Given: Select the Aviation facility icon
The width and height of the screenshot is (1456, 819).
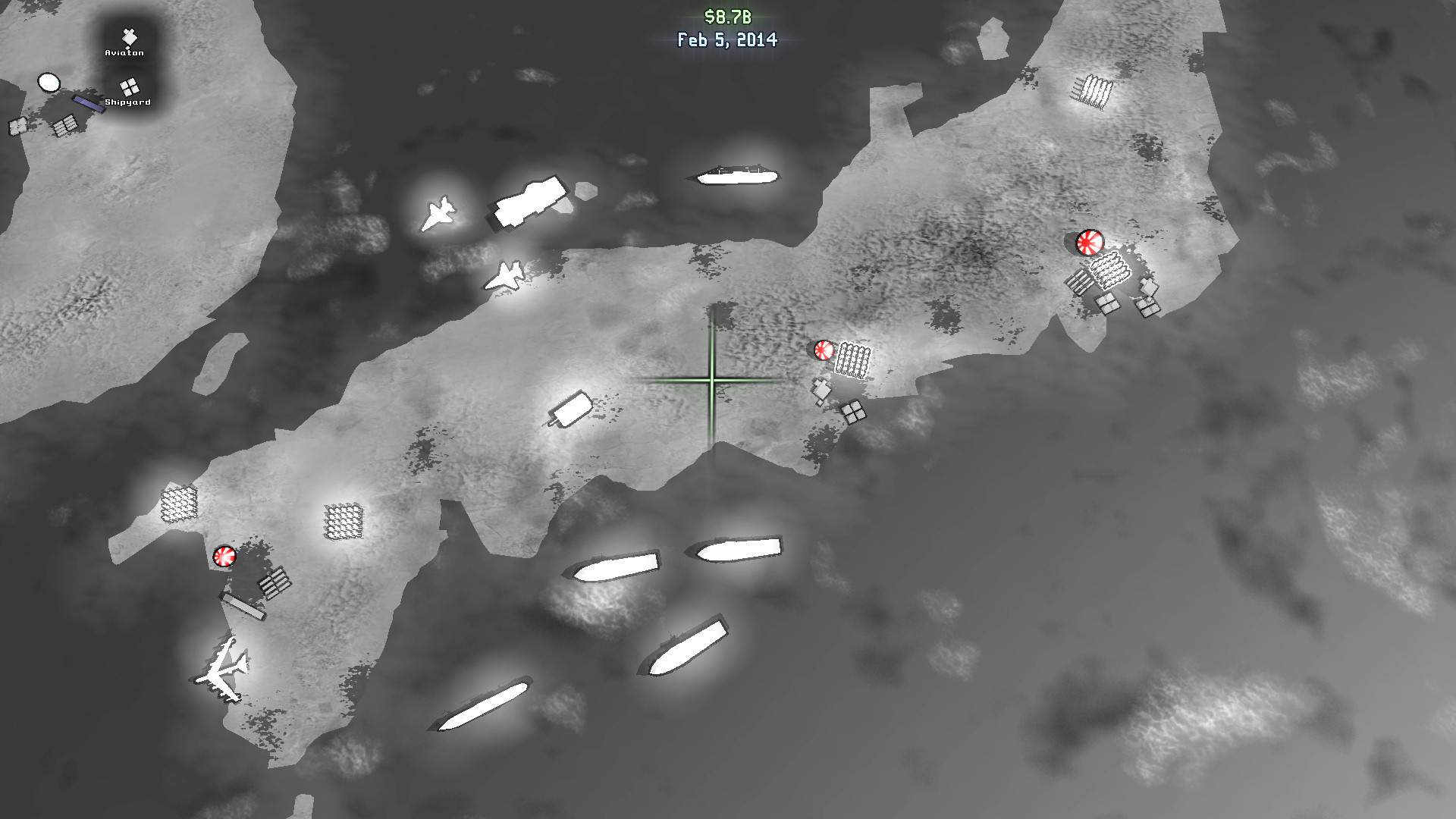Looking at the screenshot, I should coord(127,38).
